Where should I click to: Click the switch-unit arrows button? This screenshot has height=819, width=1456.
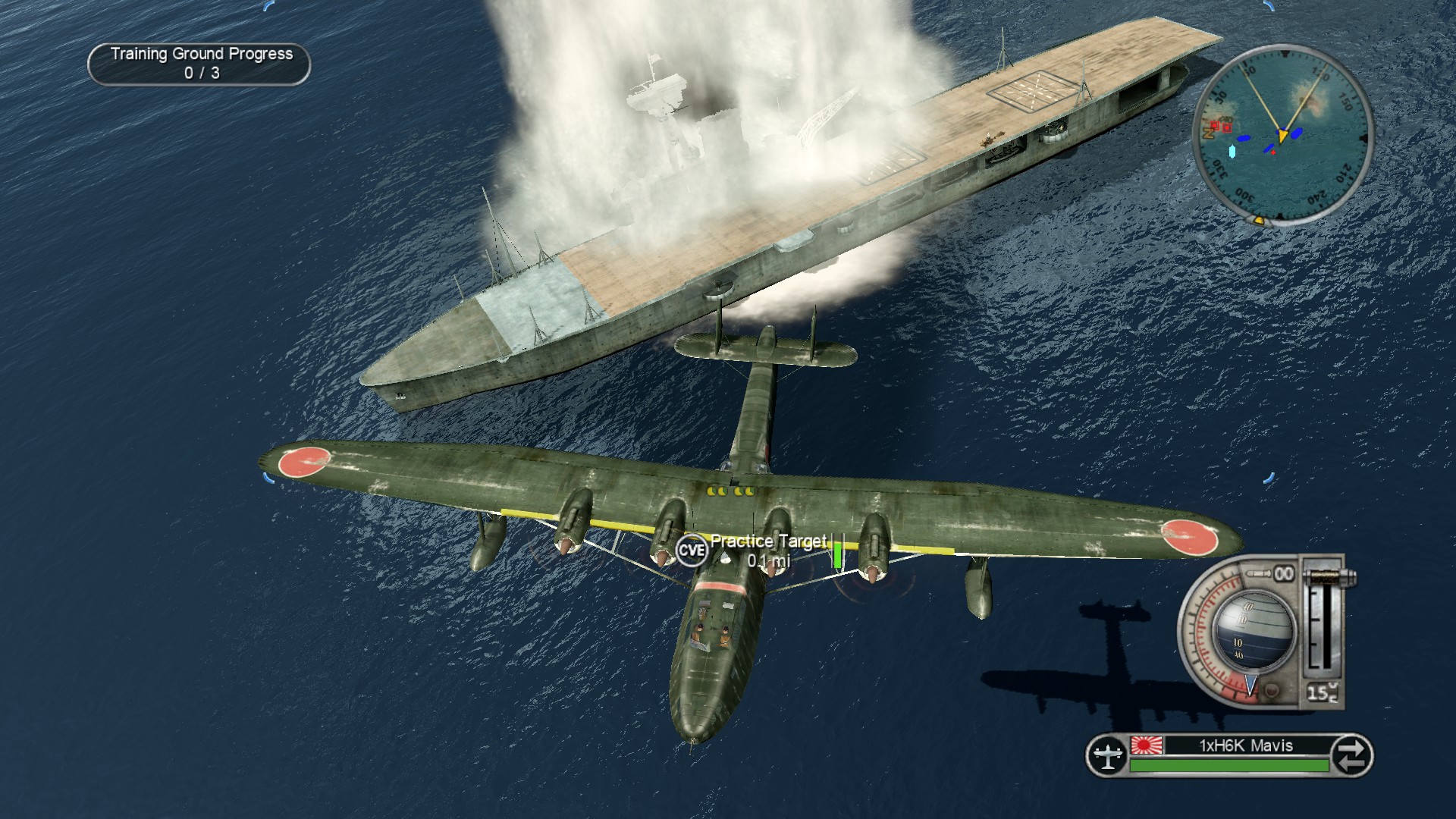1351,755
